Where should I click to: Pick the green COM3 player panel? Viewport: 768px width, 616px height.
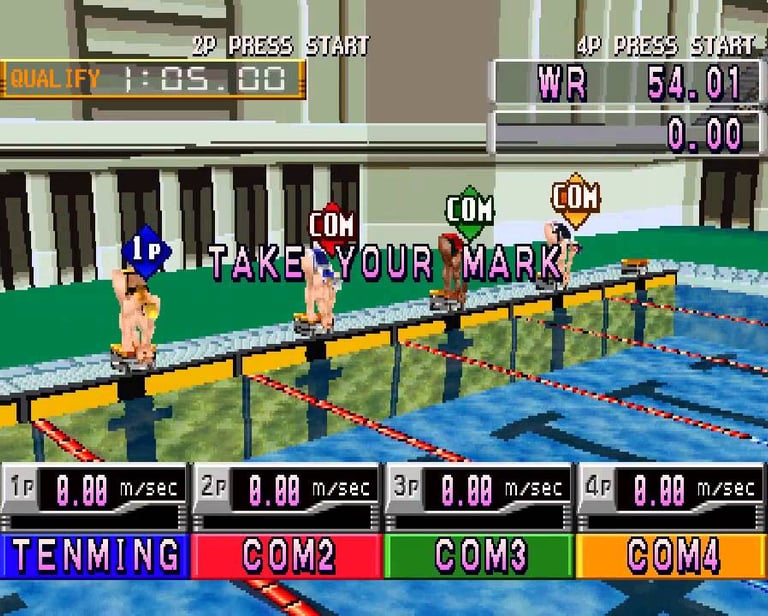479,556
